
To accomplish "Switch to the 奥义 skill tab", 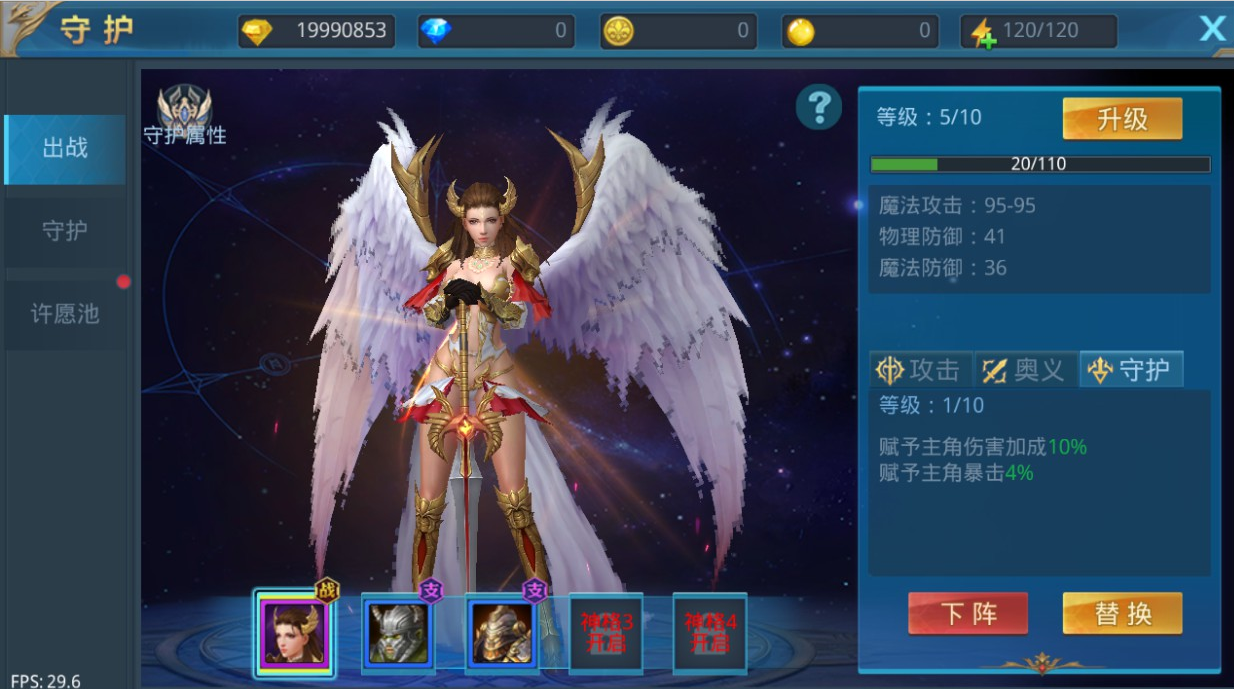I will coord(1025,370).
